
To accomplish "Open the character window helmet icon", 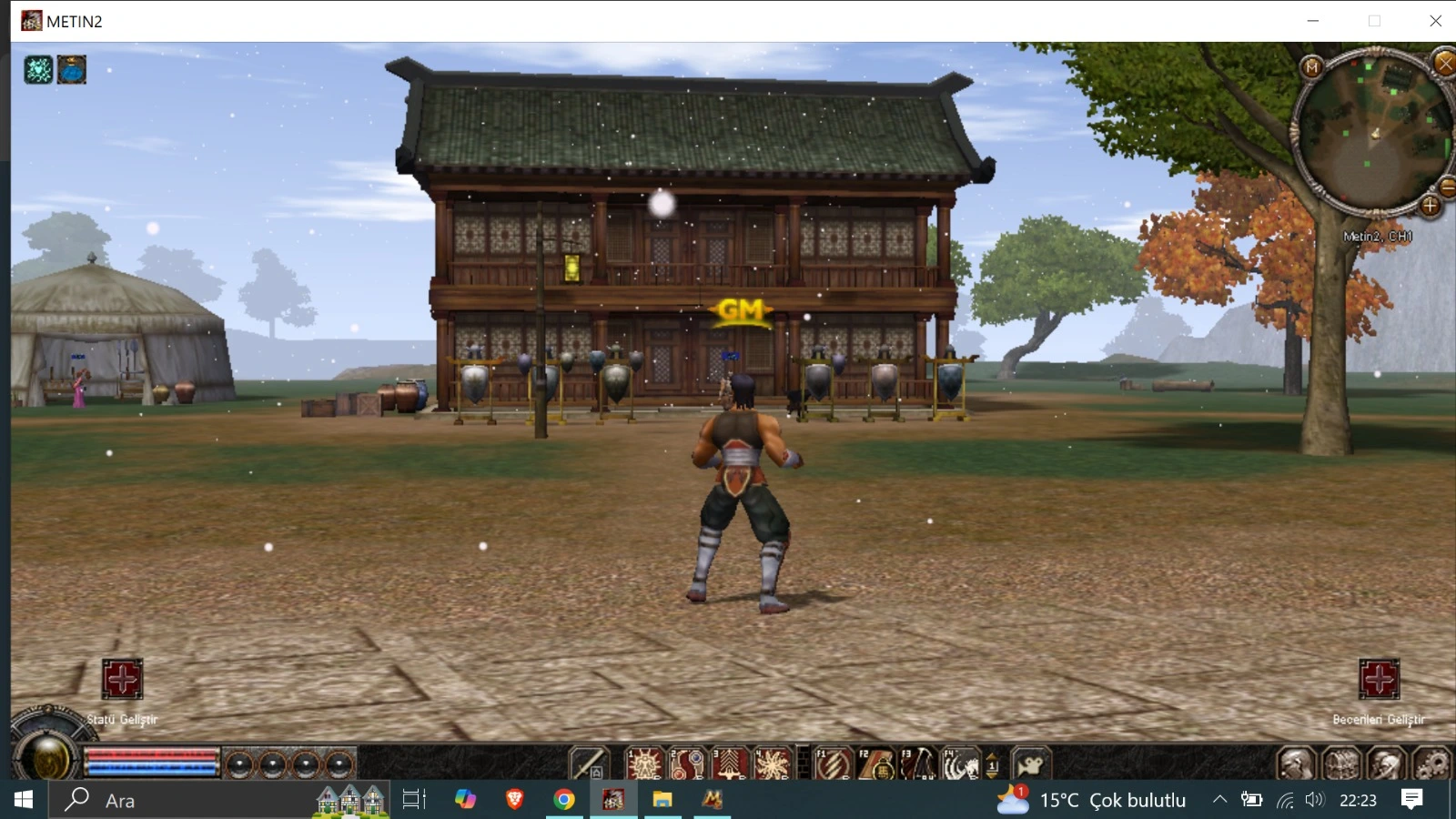I will [x=1296, y=764].
